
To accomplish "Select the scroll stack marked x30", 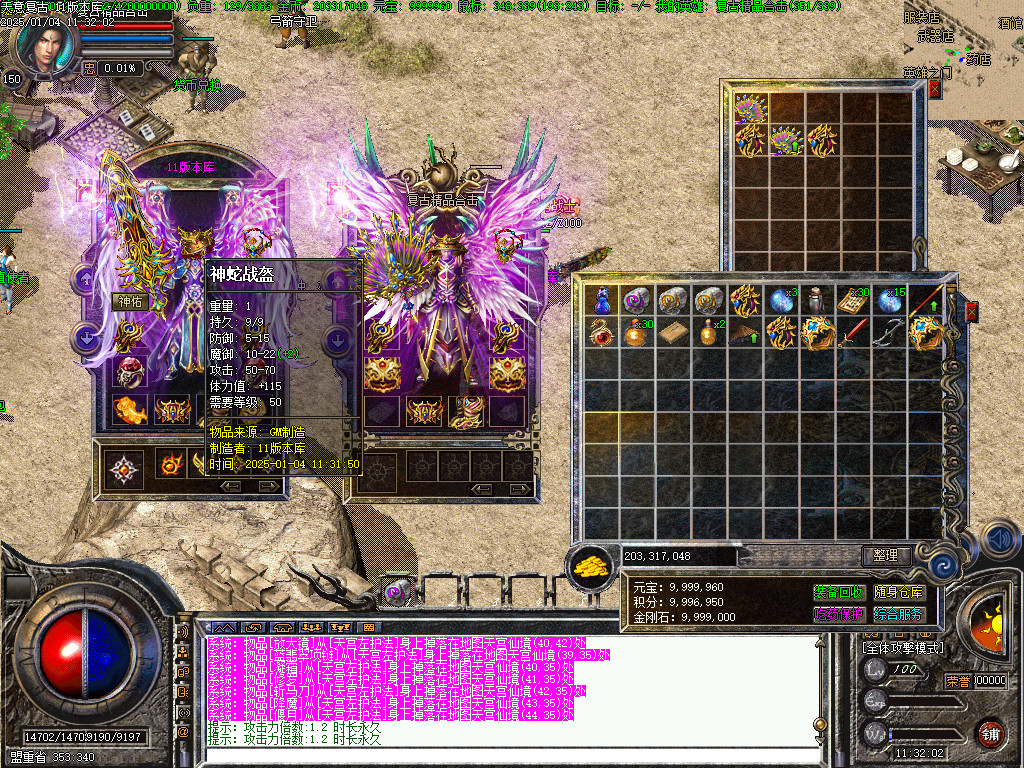I will 853,300.
